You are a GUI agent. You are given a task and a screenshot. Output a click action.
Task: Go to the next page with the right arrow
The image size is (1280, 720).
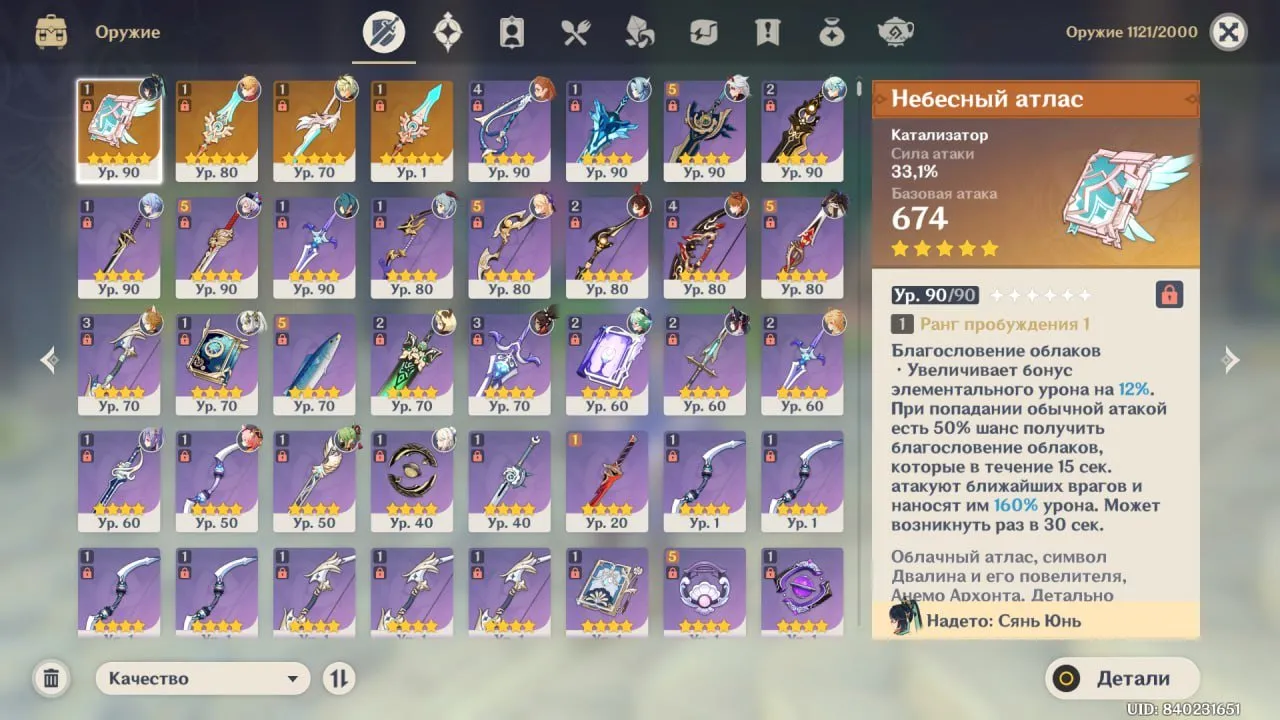click(1231, 360)
